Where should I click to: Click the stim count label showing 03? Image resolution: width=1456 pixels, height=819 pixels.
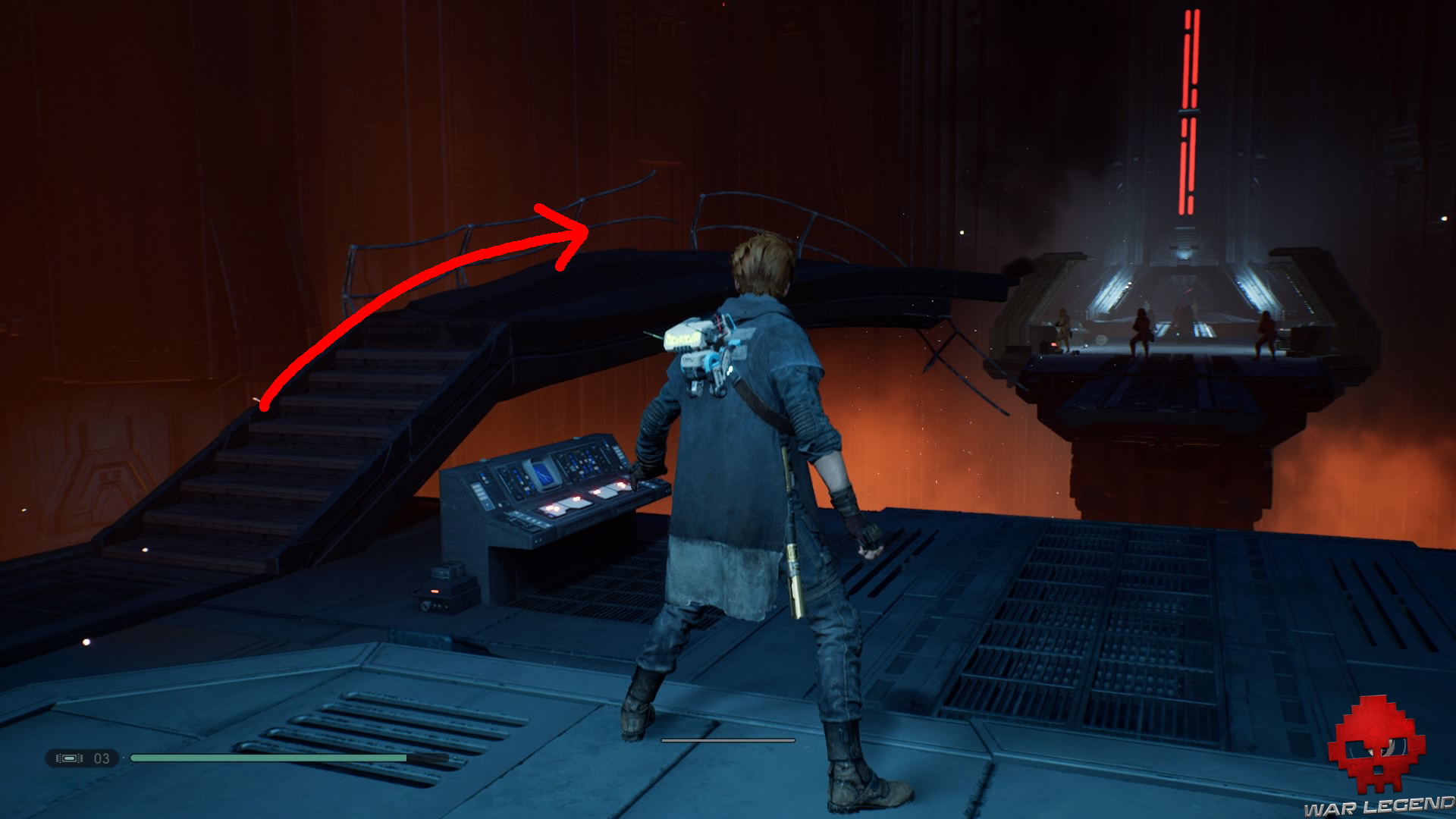(x=101, y=760)
